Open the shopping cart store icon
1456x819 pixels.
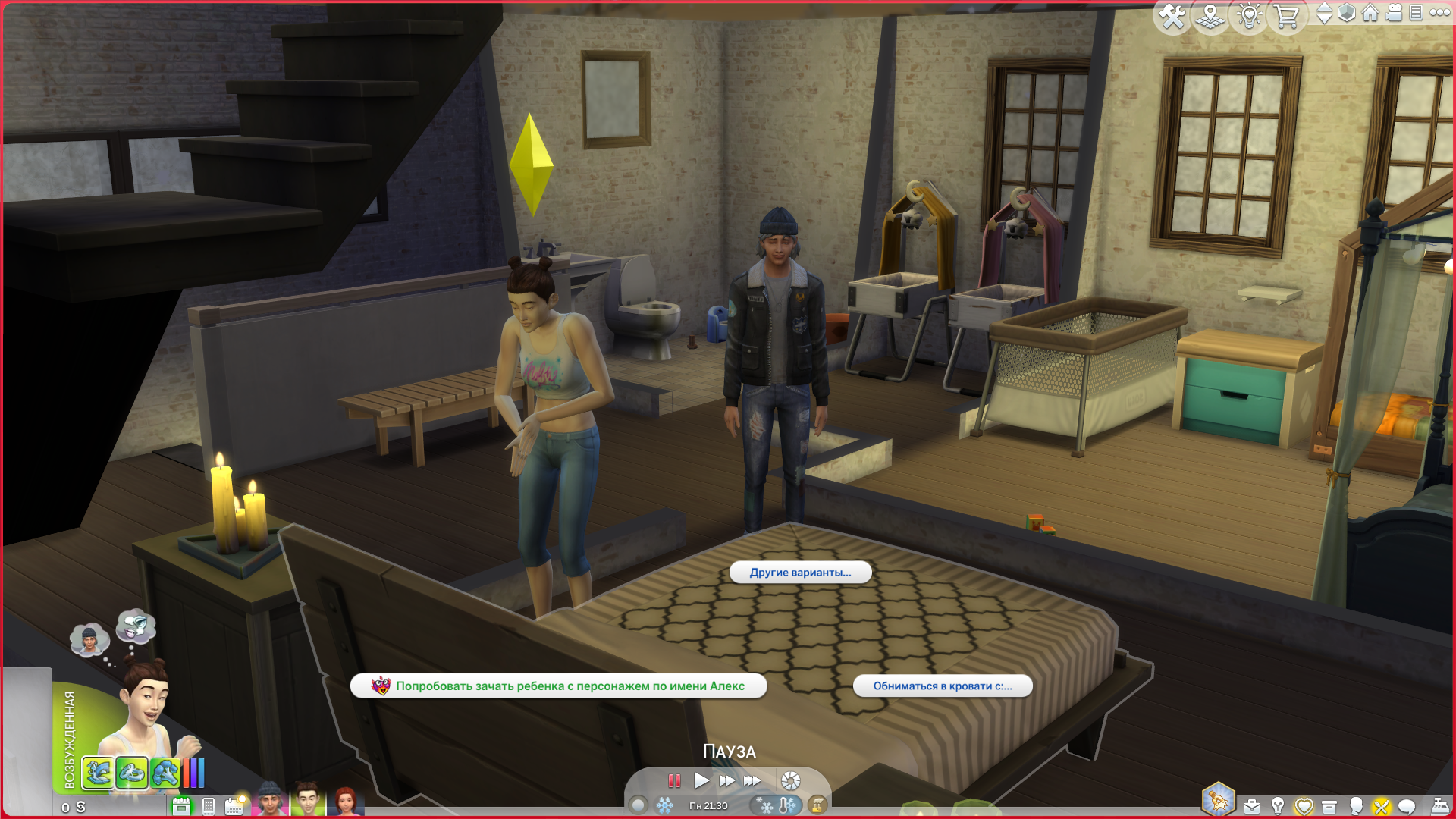coord(1286,17)
